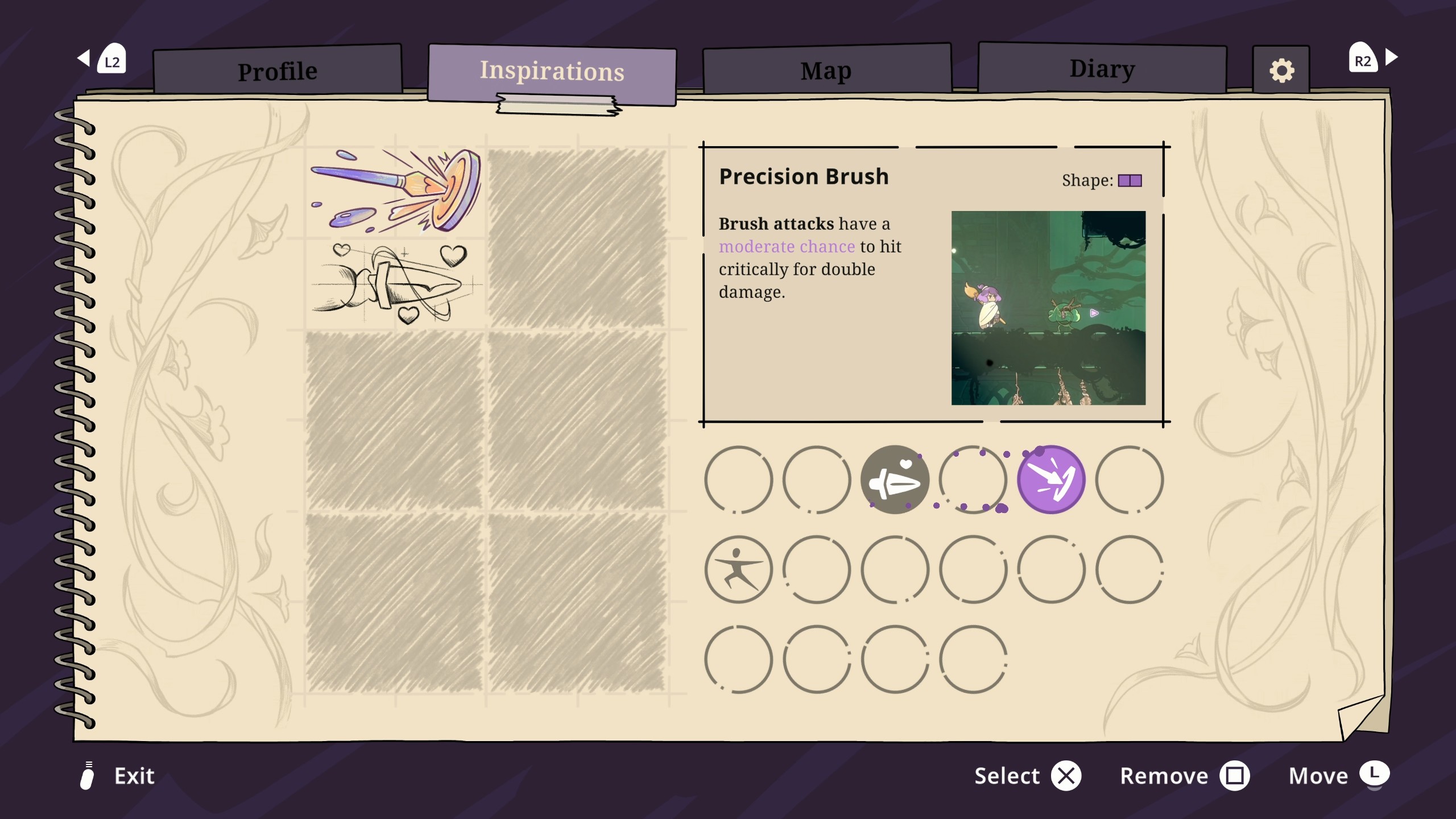The image size is (1456, 819).
Task: Select the dagger with heart inspiration icon
Action: point(895,480)
